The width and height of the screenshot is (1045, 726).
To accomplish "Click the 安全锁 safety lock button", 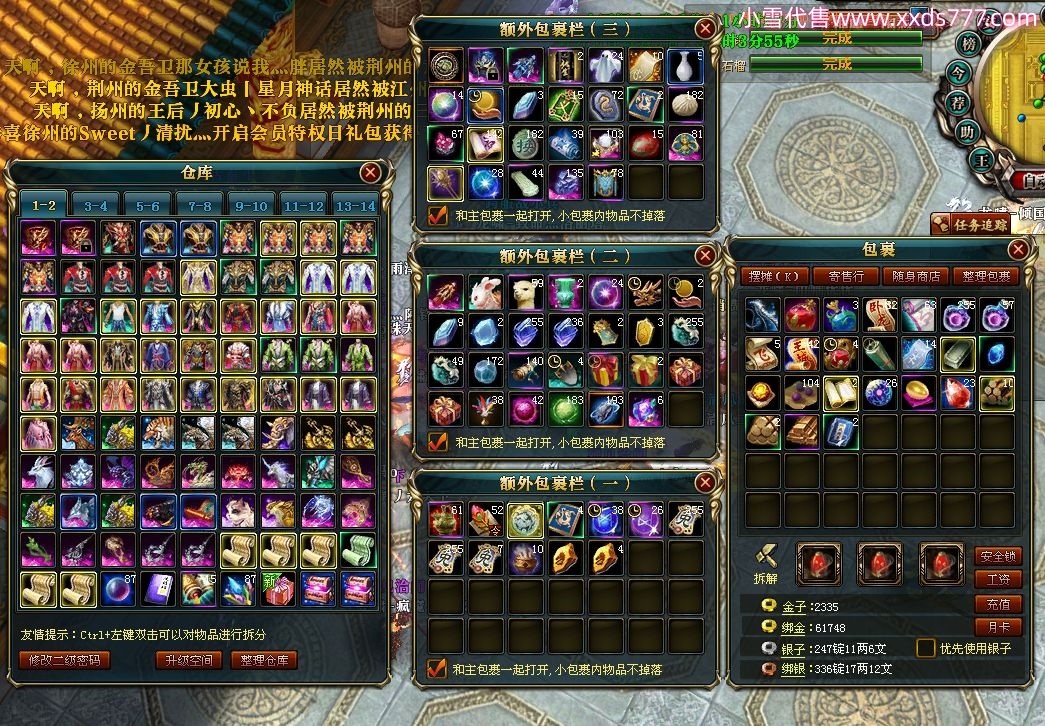I will (x=996, y=556).
